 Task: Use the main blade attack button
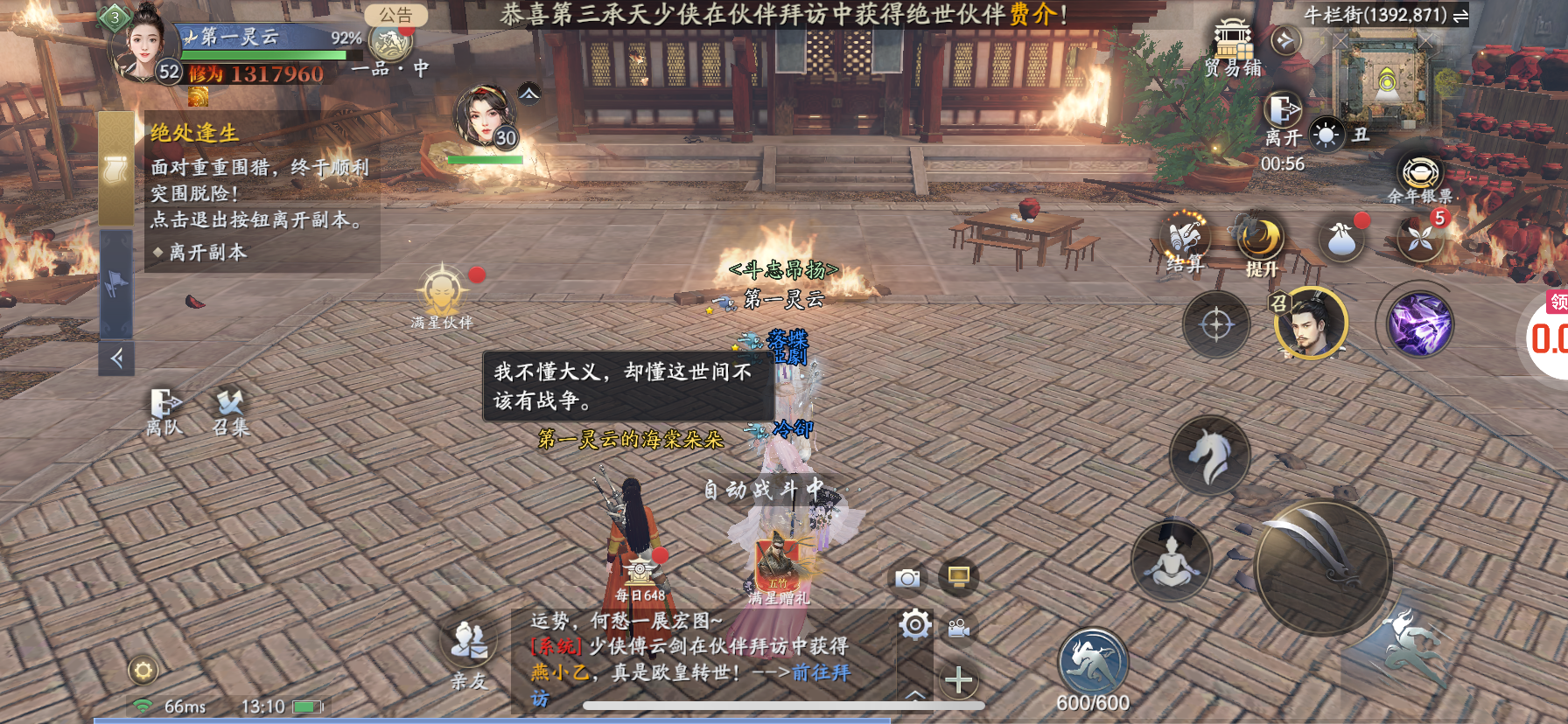1322,565
